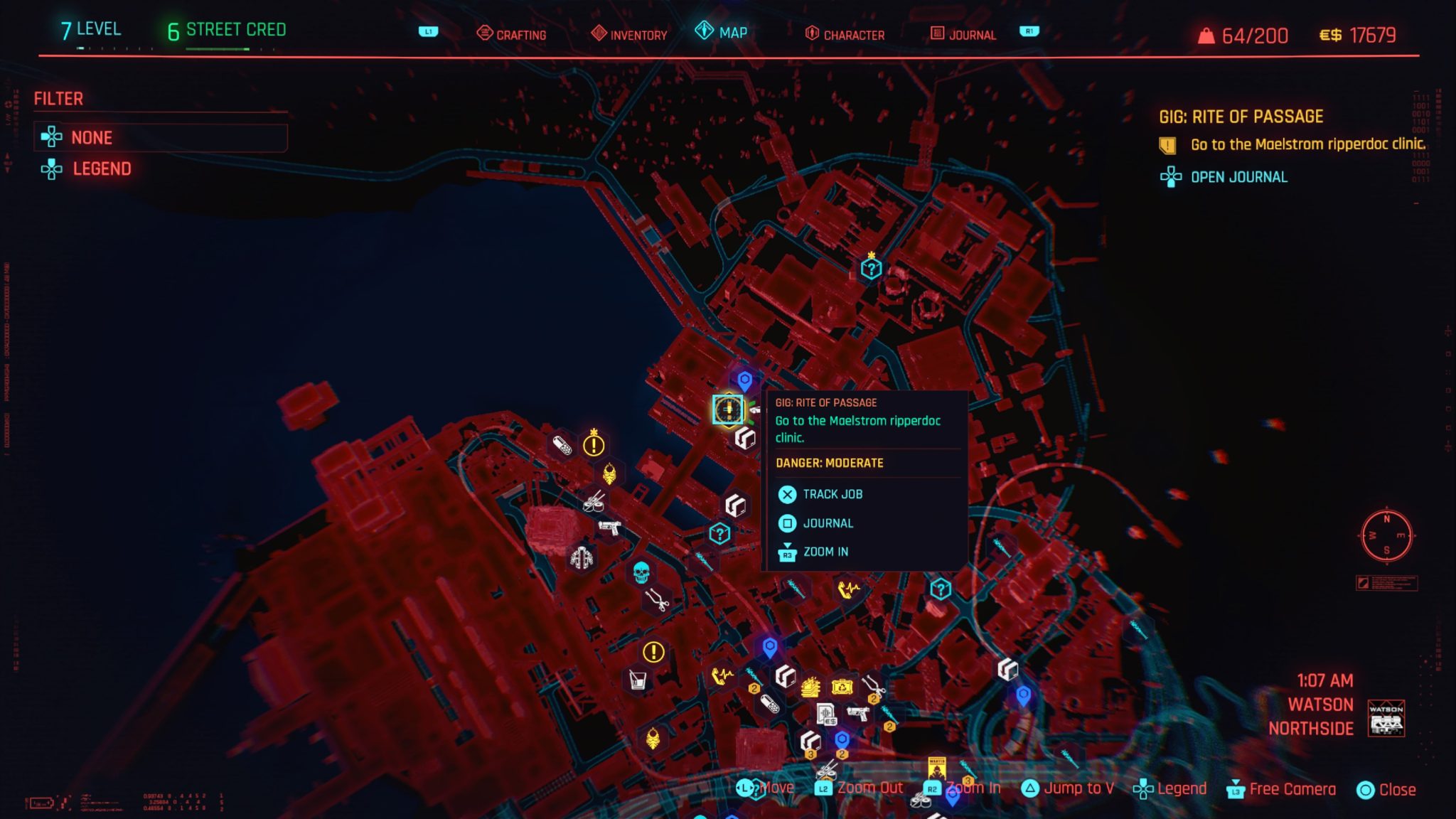Select the cyan question-mark hidden gem icon
The height and width of the screenshot is (819, 1456).
pos(719,532)
